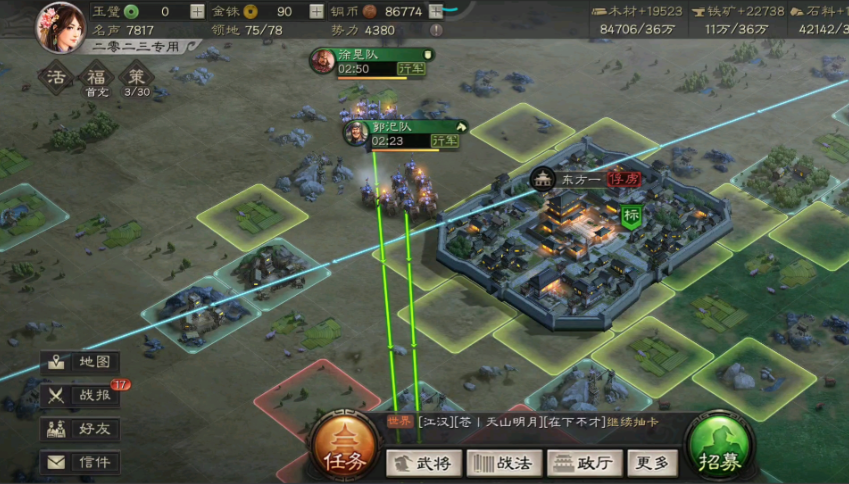Open the 战报 battle reports
Screen dimensions: 849x484
81,395
